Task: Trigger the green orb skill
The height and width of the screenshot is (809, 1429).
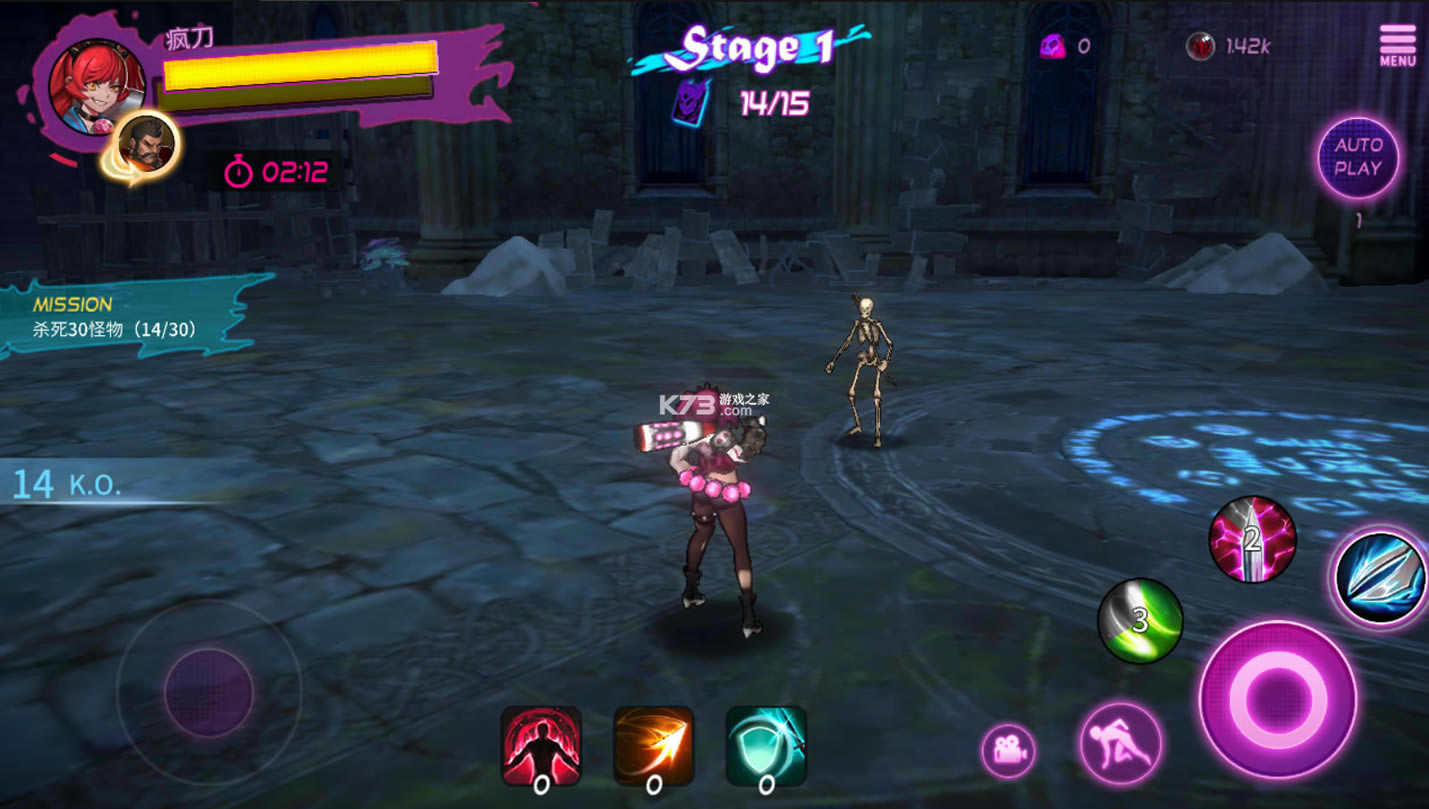Action: point(1140,620)
